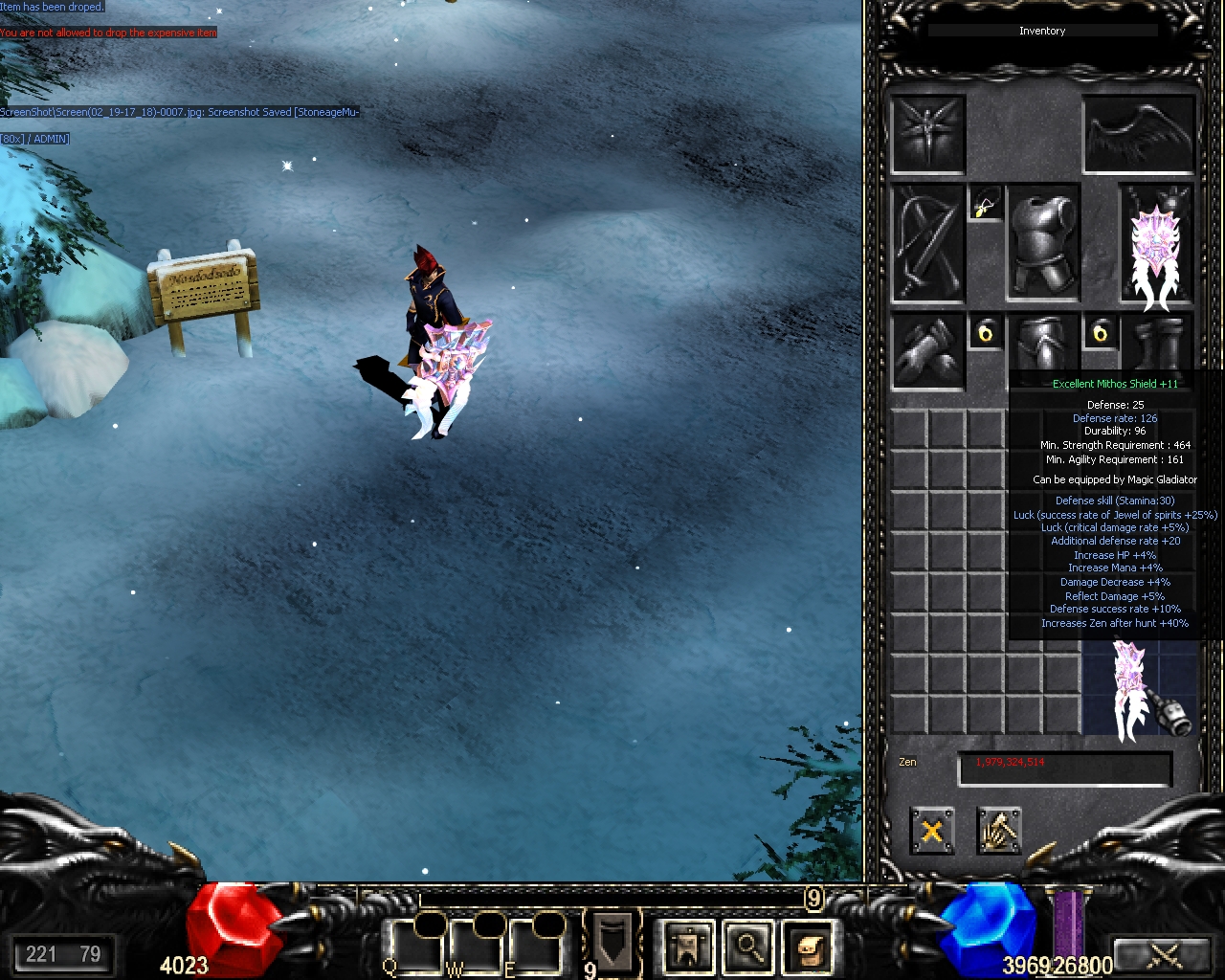Select the right gold ring slot
Image resolution: width=1225 pixels, height=980 pixels.
pyautogui.click(x=1101, y=333)
